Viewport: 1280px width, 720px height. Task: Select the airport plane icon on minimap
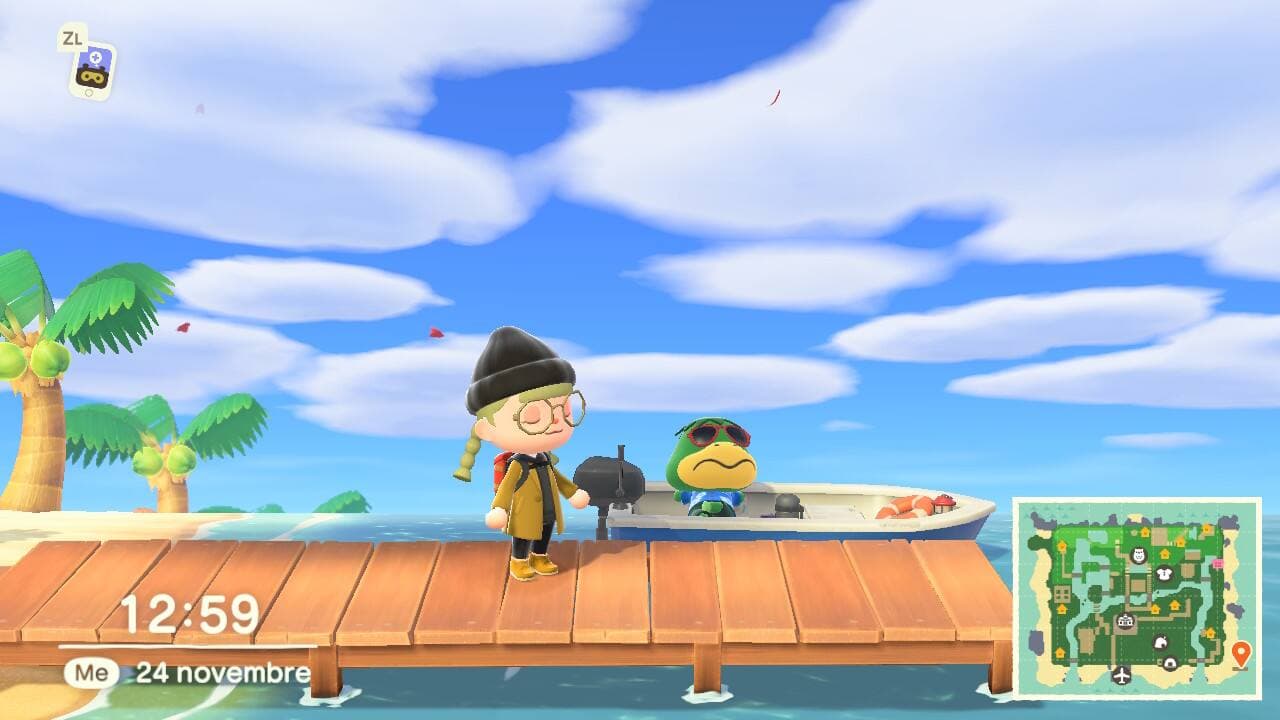point(1121,675)
